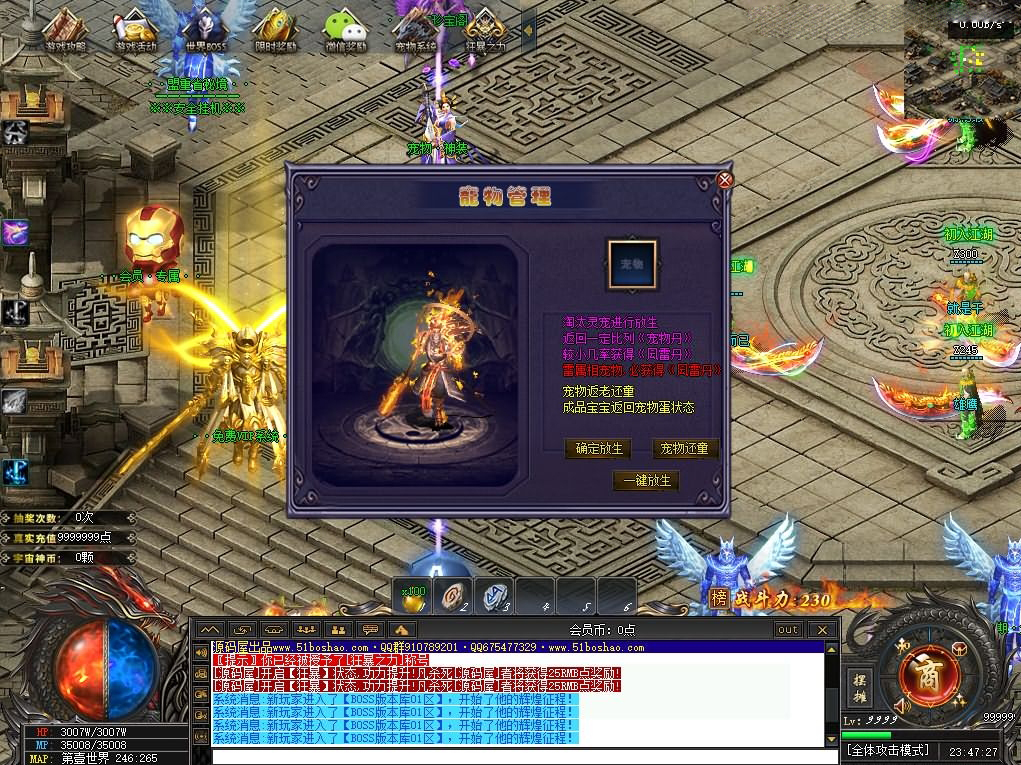Open the 狂暴之力 icon
This screenshot has height=765, width=1021.
tap(485, 30)
